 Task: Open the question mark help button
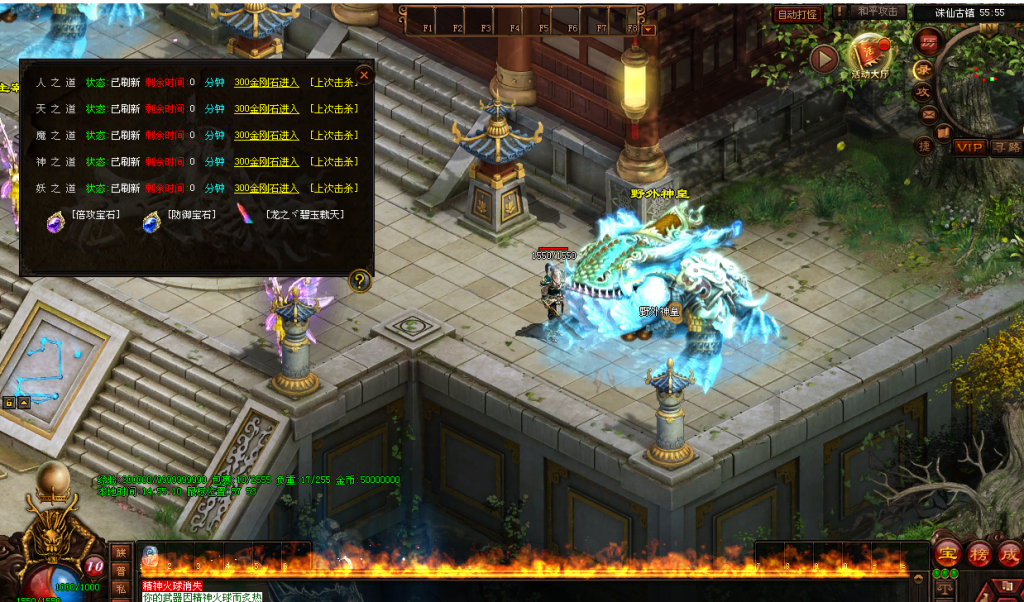coord(361,282)
